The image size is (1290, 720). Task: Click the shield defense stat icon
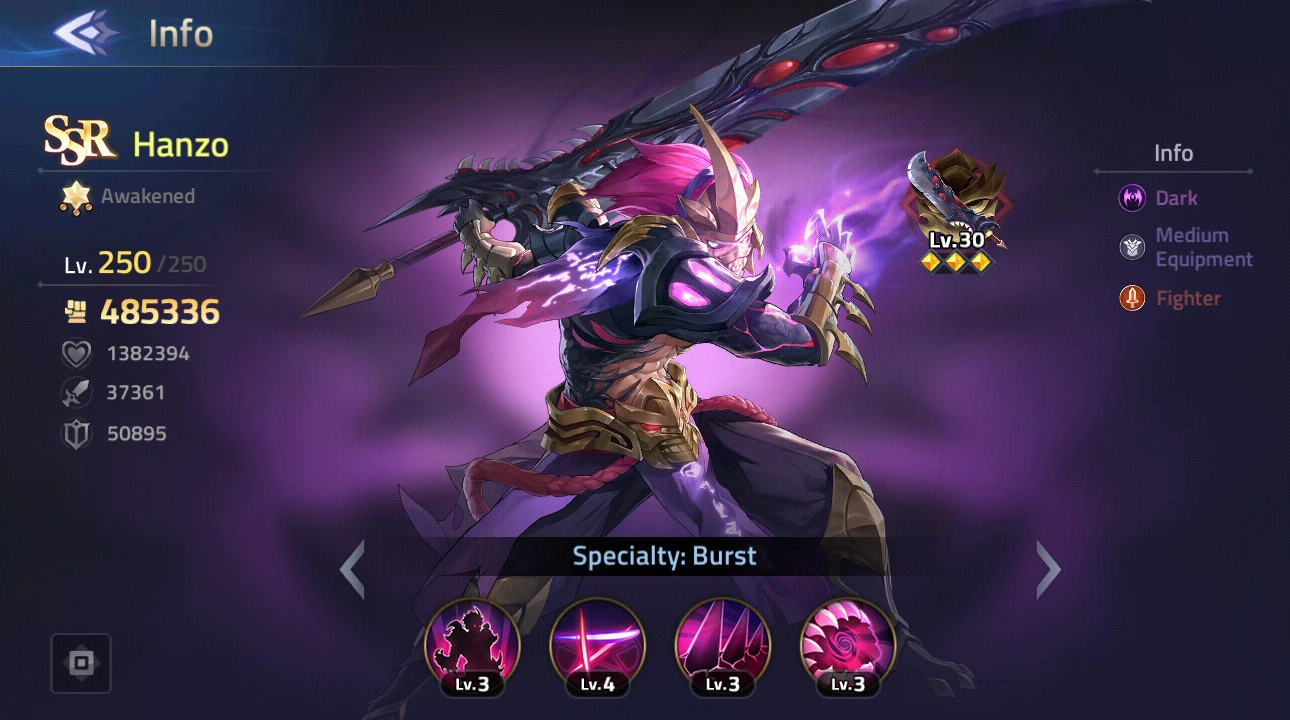[x=76, y=433]
